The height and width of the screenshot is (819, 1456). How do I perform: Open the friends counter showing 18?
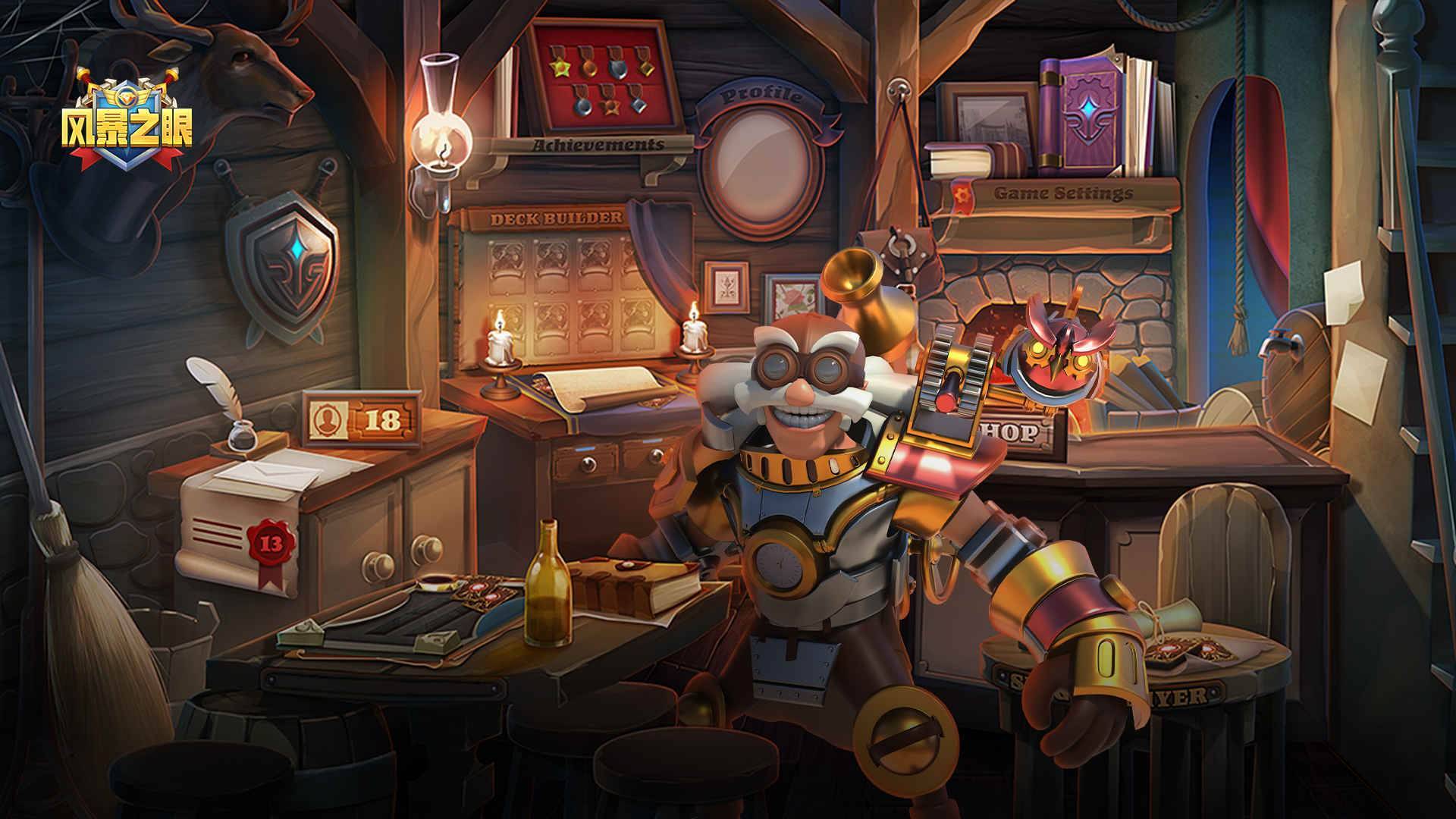coord(362,419)
